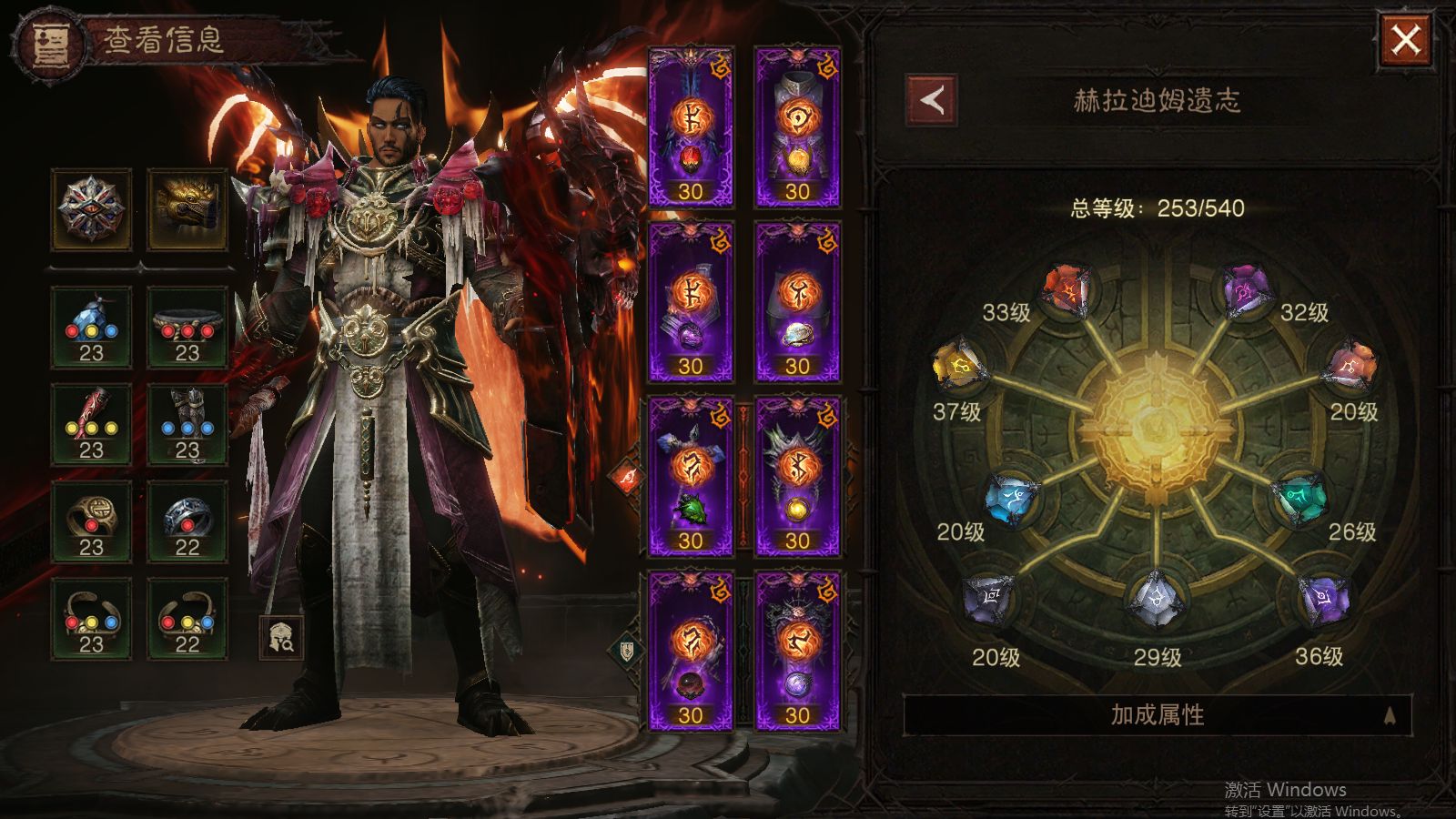Inspect the golden beast head slot

[187, 209]
